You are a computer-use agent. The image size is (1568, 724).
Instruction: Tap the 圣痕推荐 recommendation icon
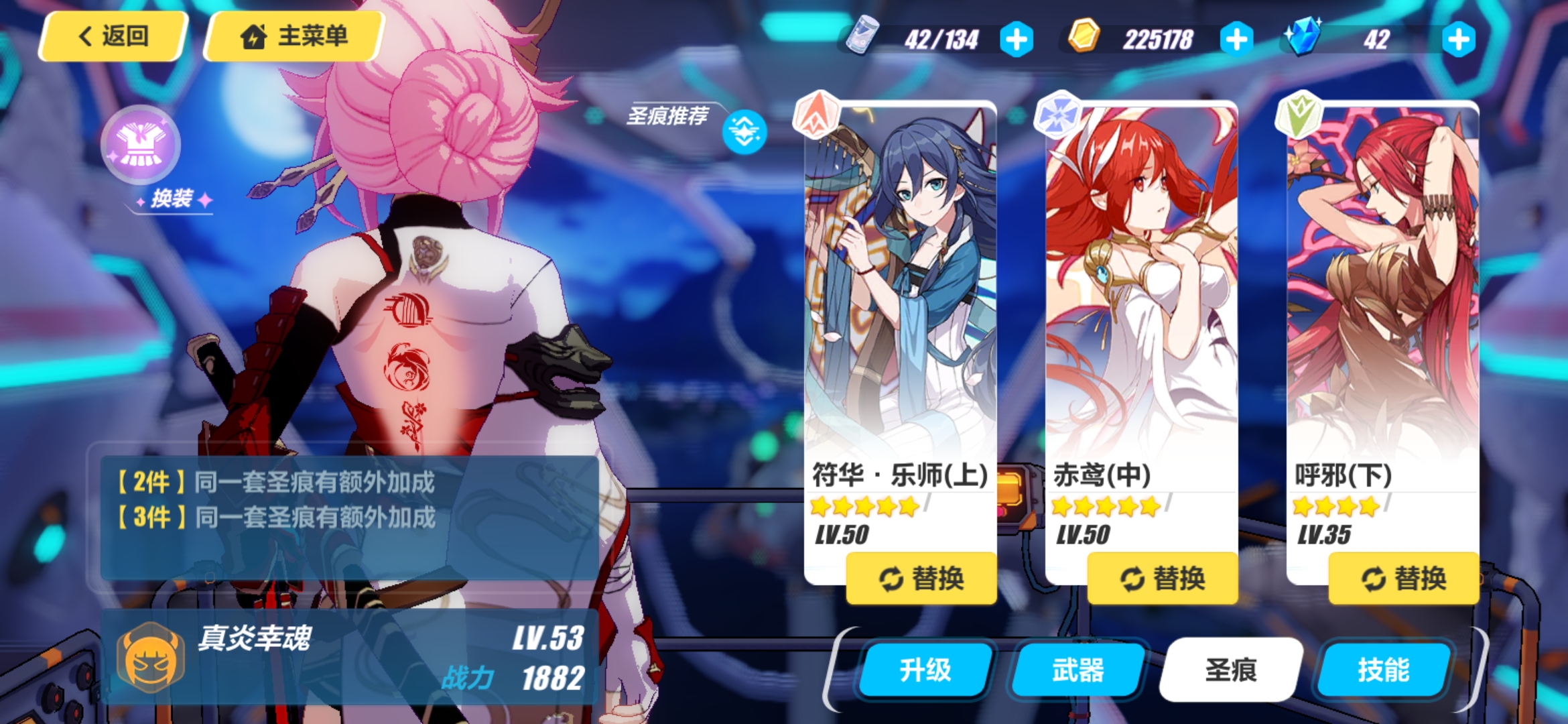742,131
